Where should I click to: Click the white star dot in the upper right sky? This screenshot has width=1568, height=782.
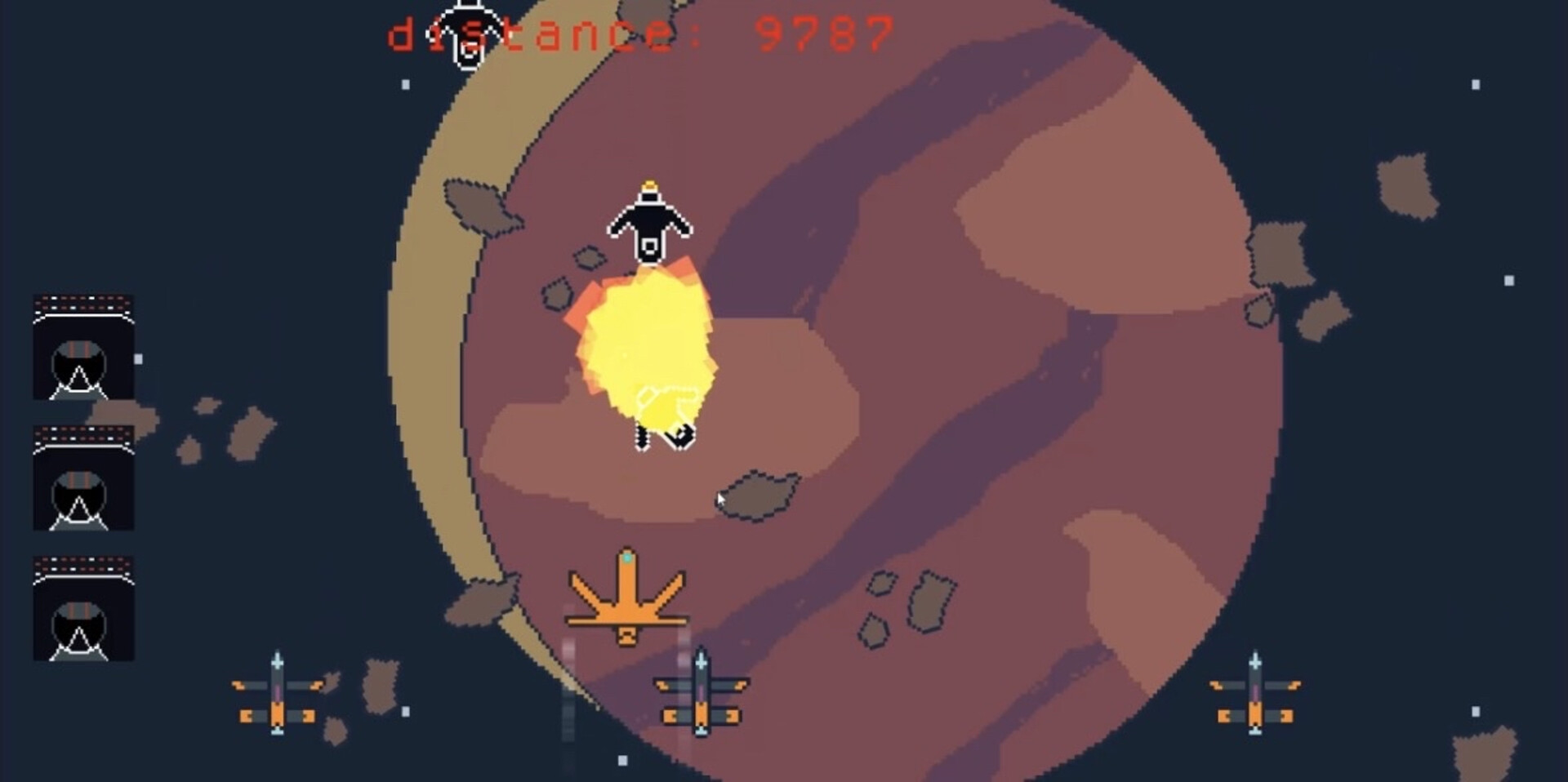(1473, 84)
